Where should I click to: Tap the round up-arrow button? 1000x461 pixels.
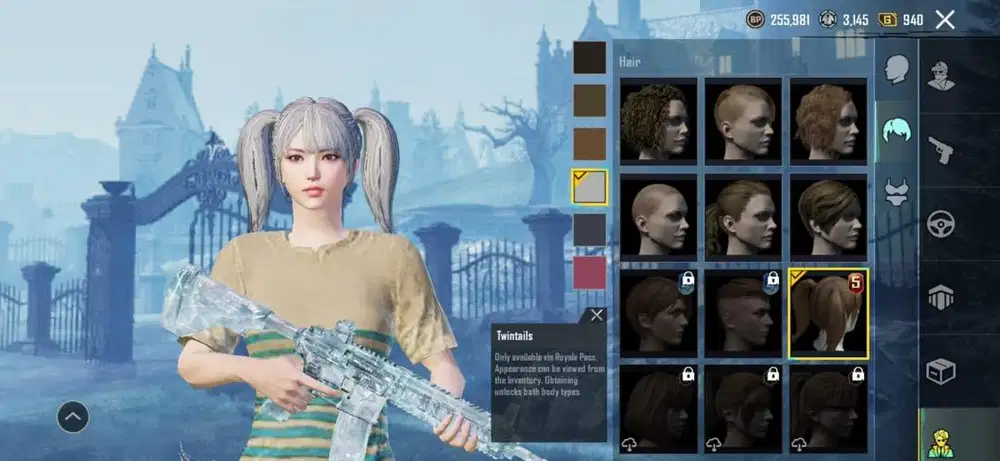tap(73, 416)
